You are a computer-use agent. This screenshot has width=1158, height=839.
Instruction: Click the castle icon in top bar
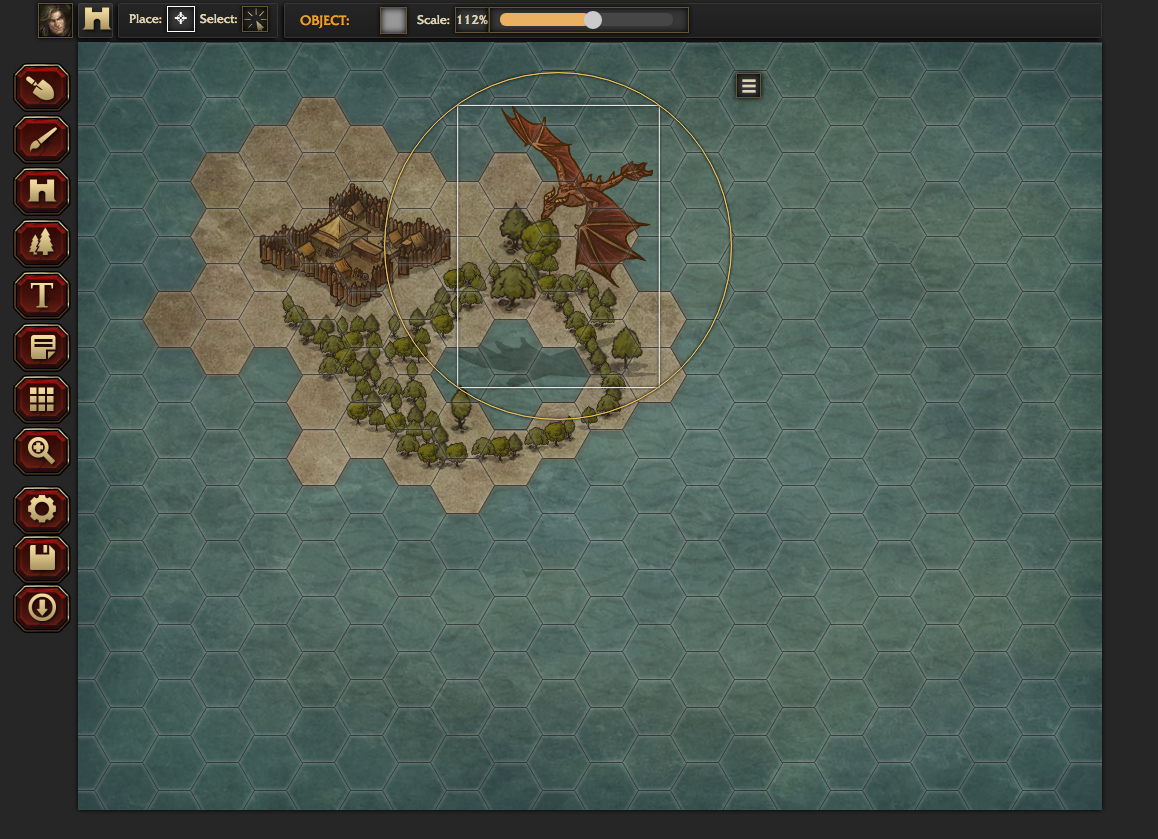pyautogui.click(x=97, y=20)
